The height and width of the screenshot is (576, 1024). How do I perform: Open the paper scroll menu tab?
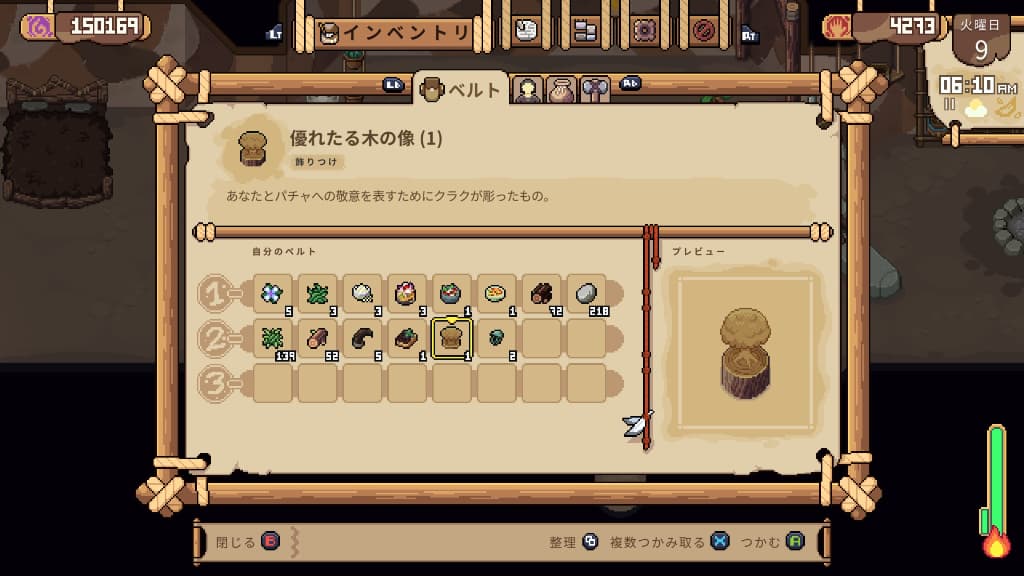coord(526,31)
